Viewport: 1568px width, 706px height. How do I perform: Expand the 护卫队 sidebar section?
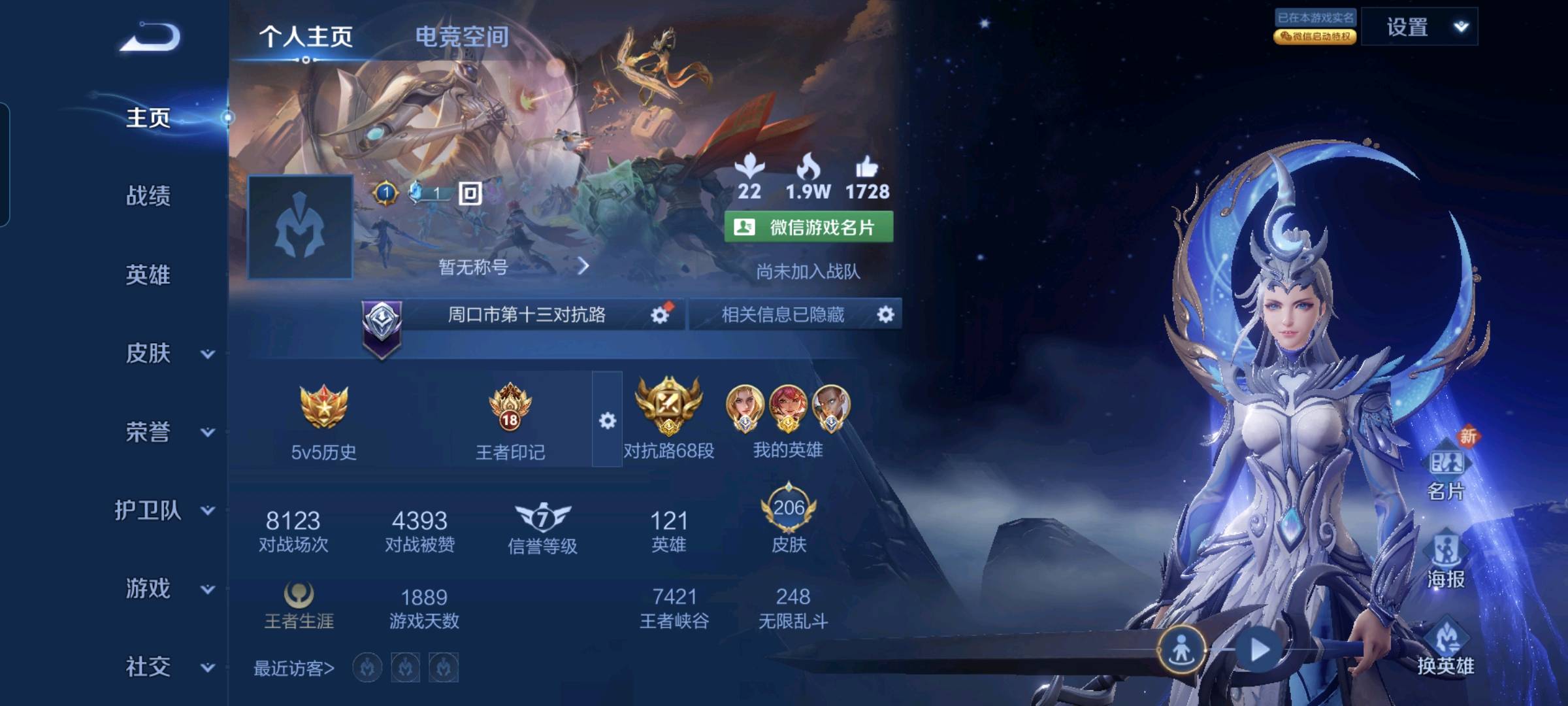207,511
